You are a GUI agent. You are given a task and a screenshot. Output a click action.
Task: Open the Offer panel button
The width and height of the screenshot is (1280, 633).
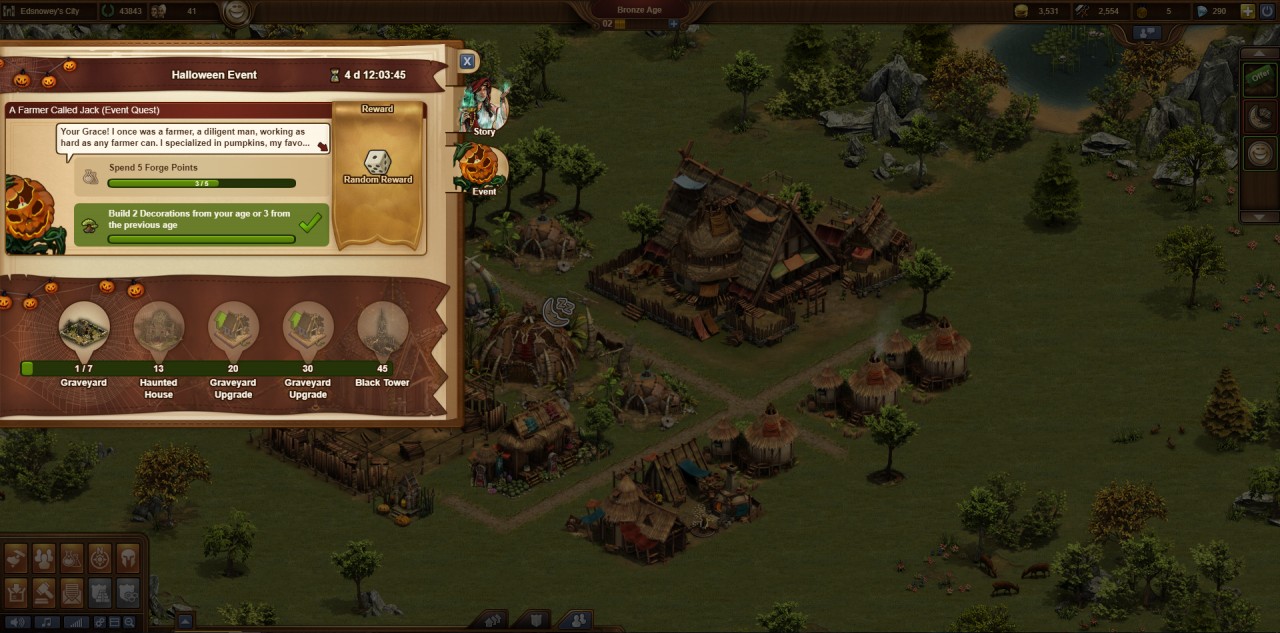pos(1259,76)
